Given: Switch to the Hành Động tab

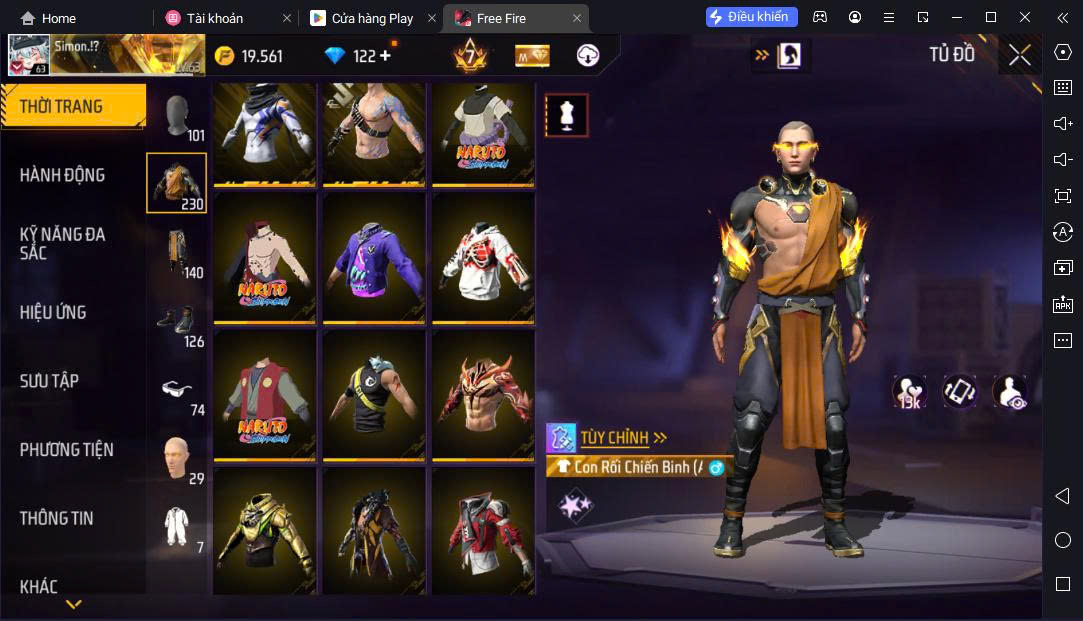Looking at the screenshot, I should pyautogui.click(x=62, y=175).
